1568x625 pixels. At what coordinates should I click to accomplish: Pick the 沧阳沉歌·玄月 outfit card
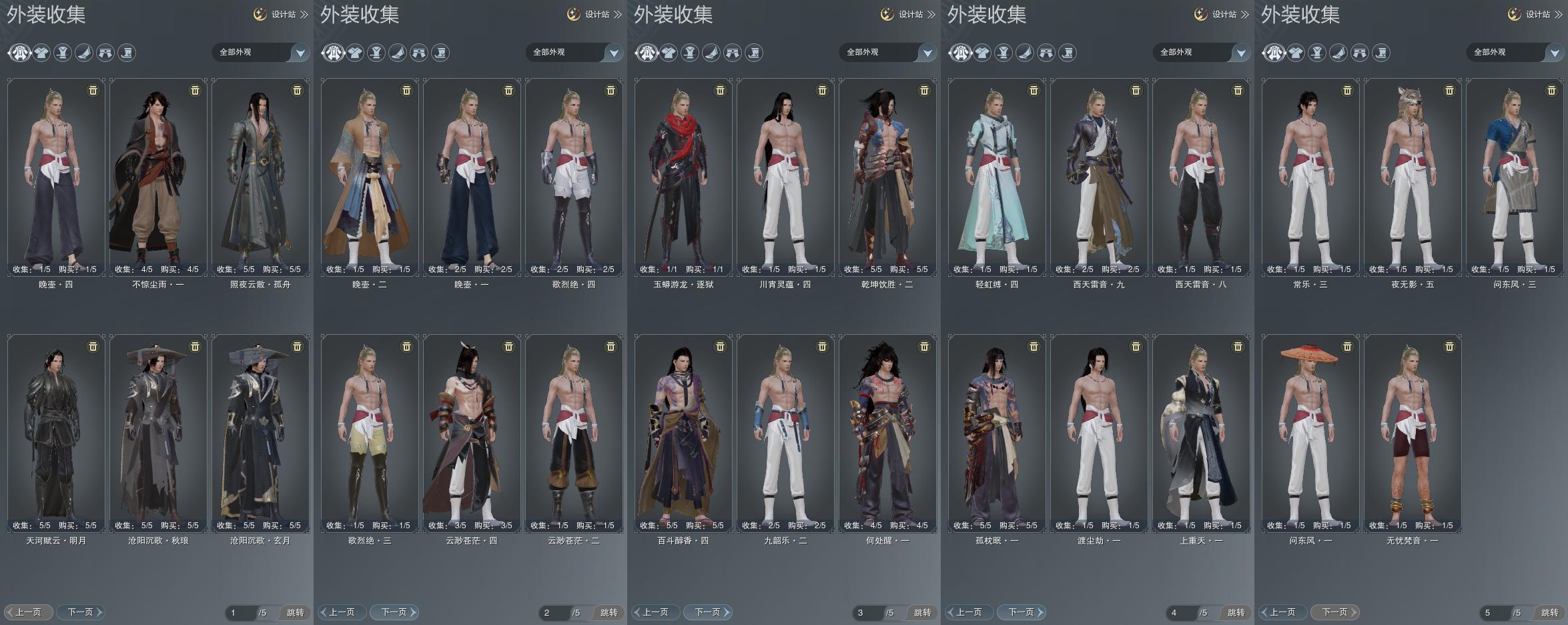260,434
